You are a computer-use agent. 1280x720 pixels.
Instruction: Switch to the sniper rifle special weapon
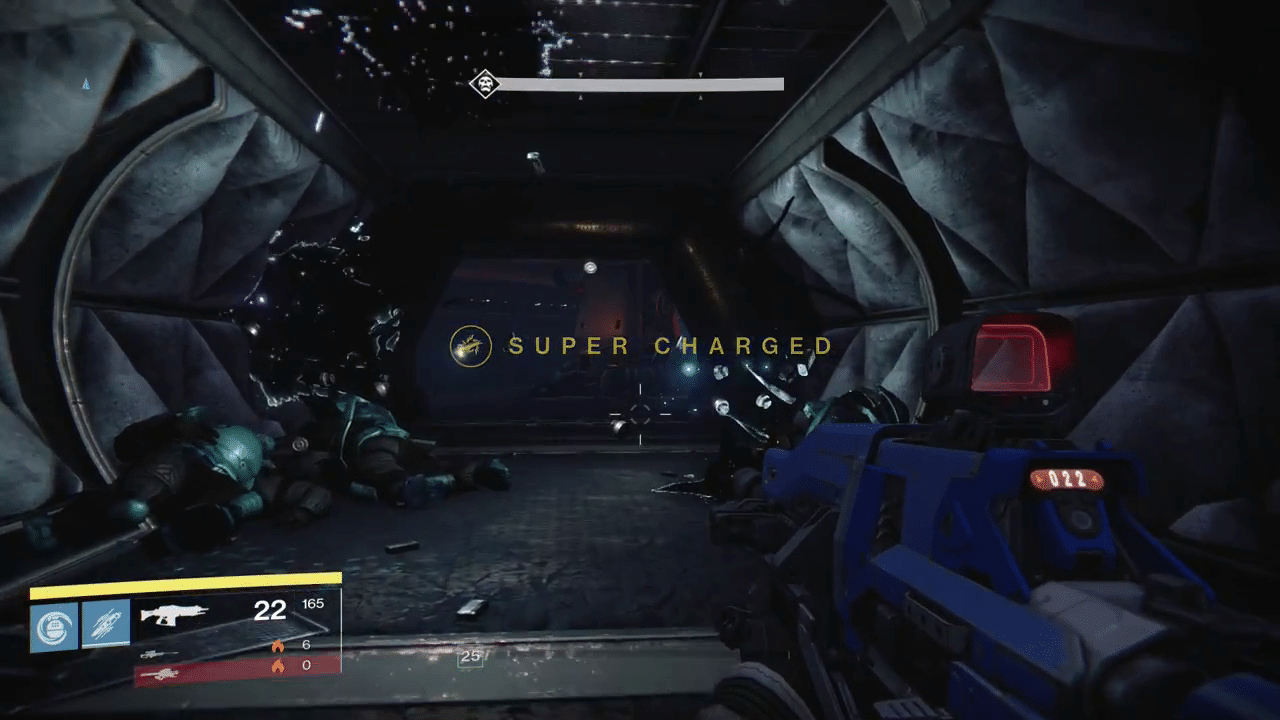point(160,653)
